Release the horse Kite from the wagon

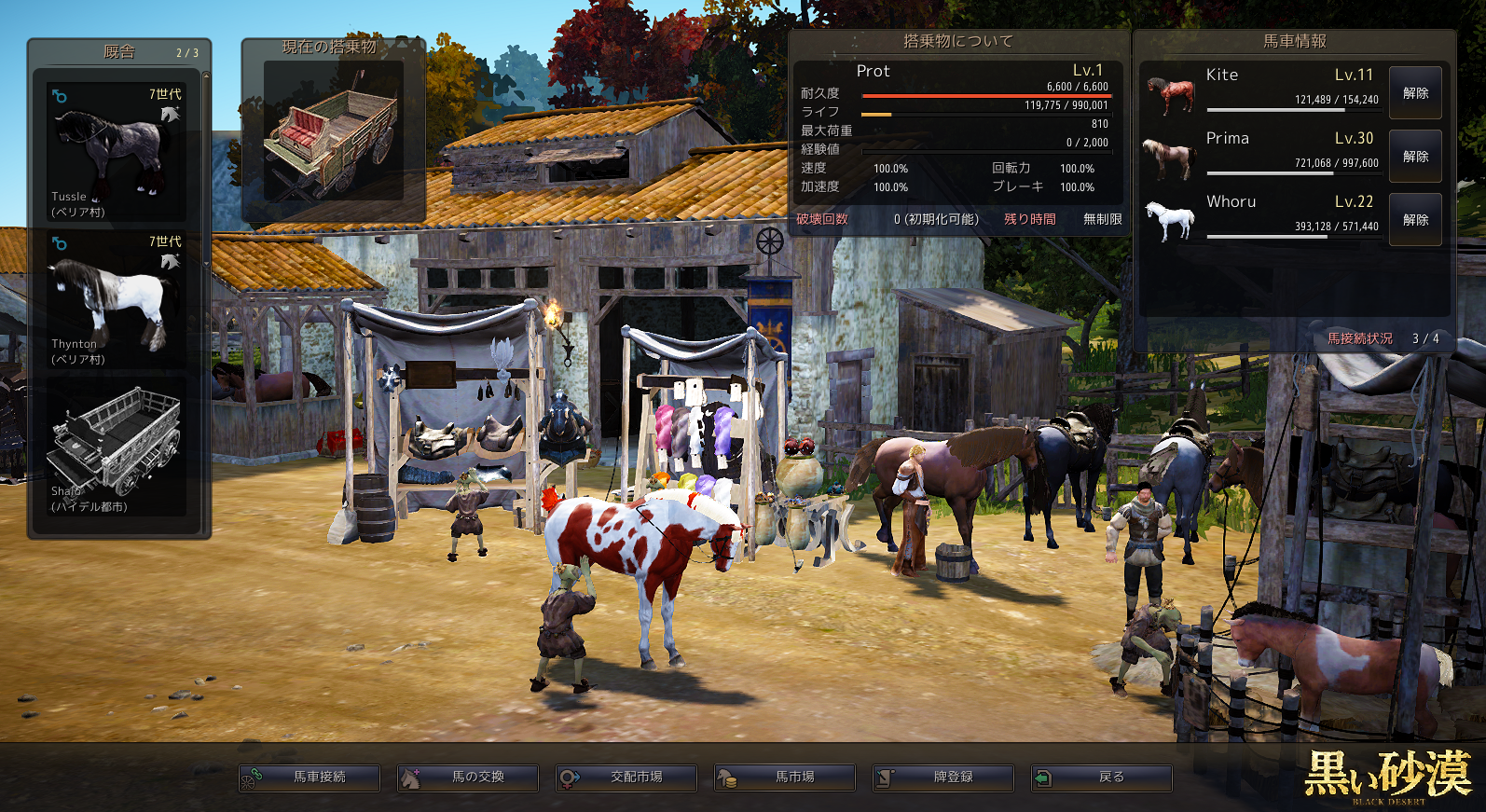point(1415,93)
